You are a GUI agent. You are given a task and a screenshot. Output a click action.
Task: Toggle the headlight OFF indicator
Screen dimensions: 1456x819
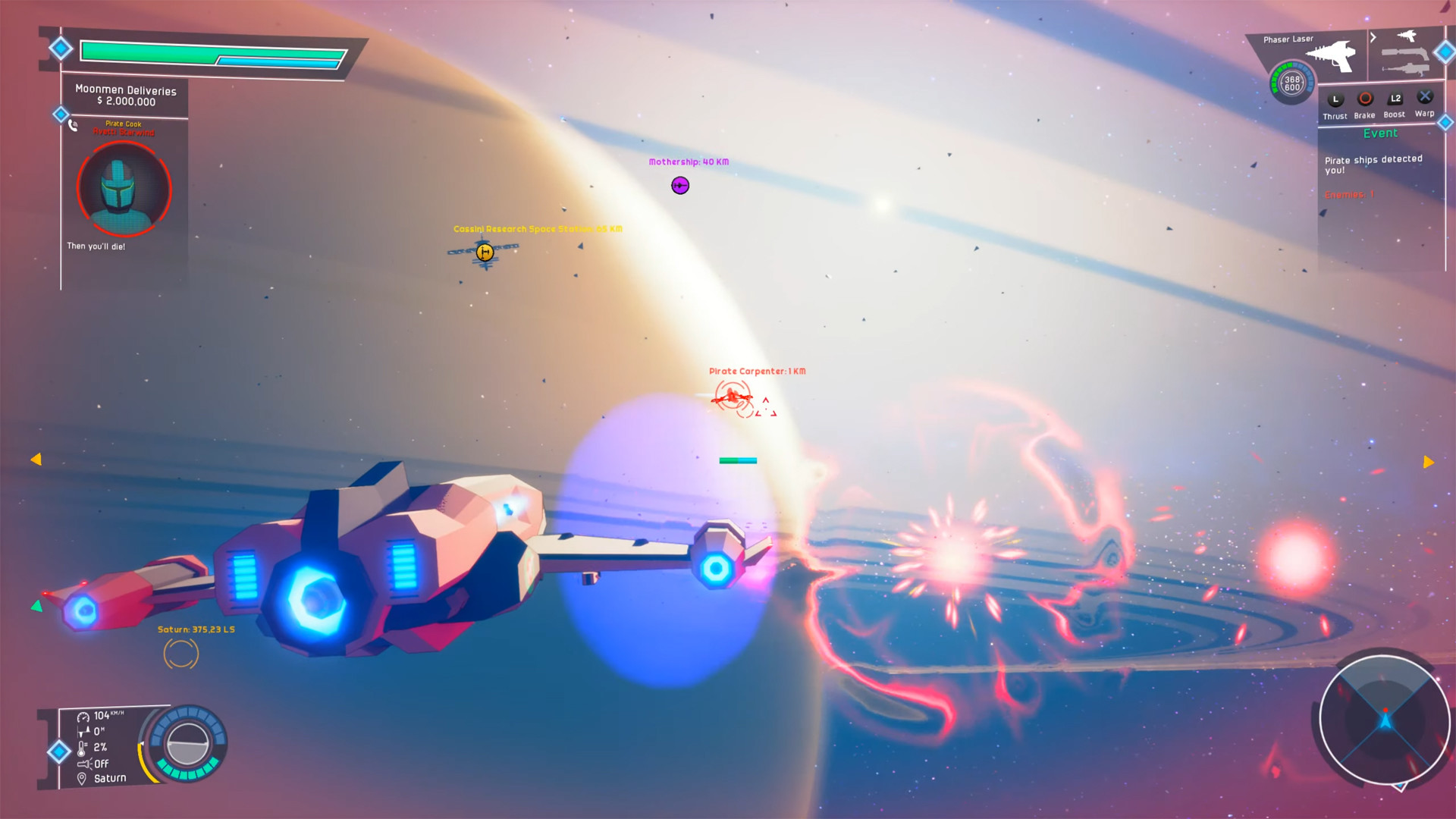pos(85,764)
